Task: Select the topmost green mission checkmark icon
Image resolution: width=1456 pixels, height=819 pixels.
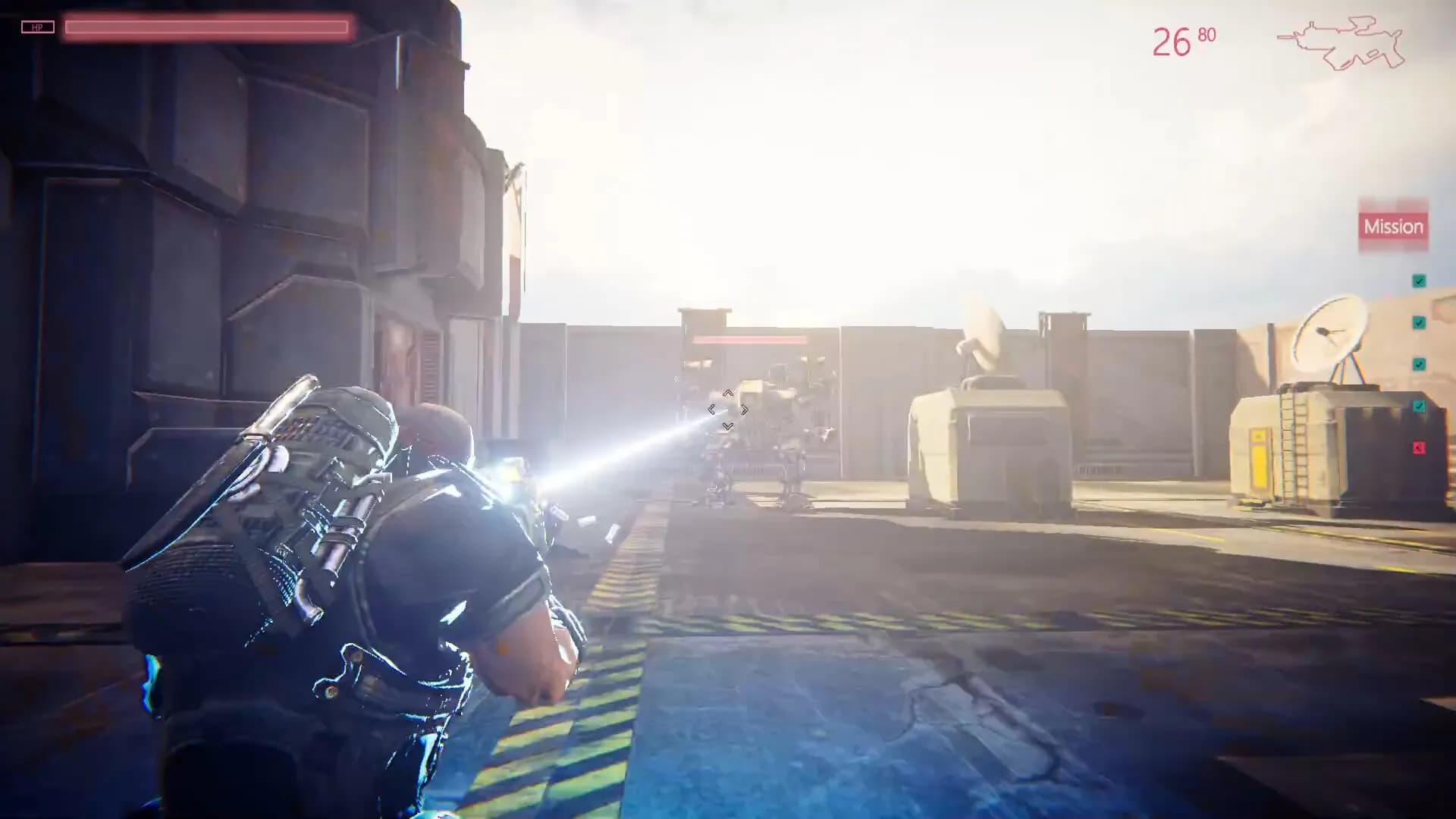Action: click(1418, 281)
